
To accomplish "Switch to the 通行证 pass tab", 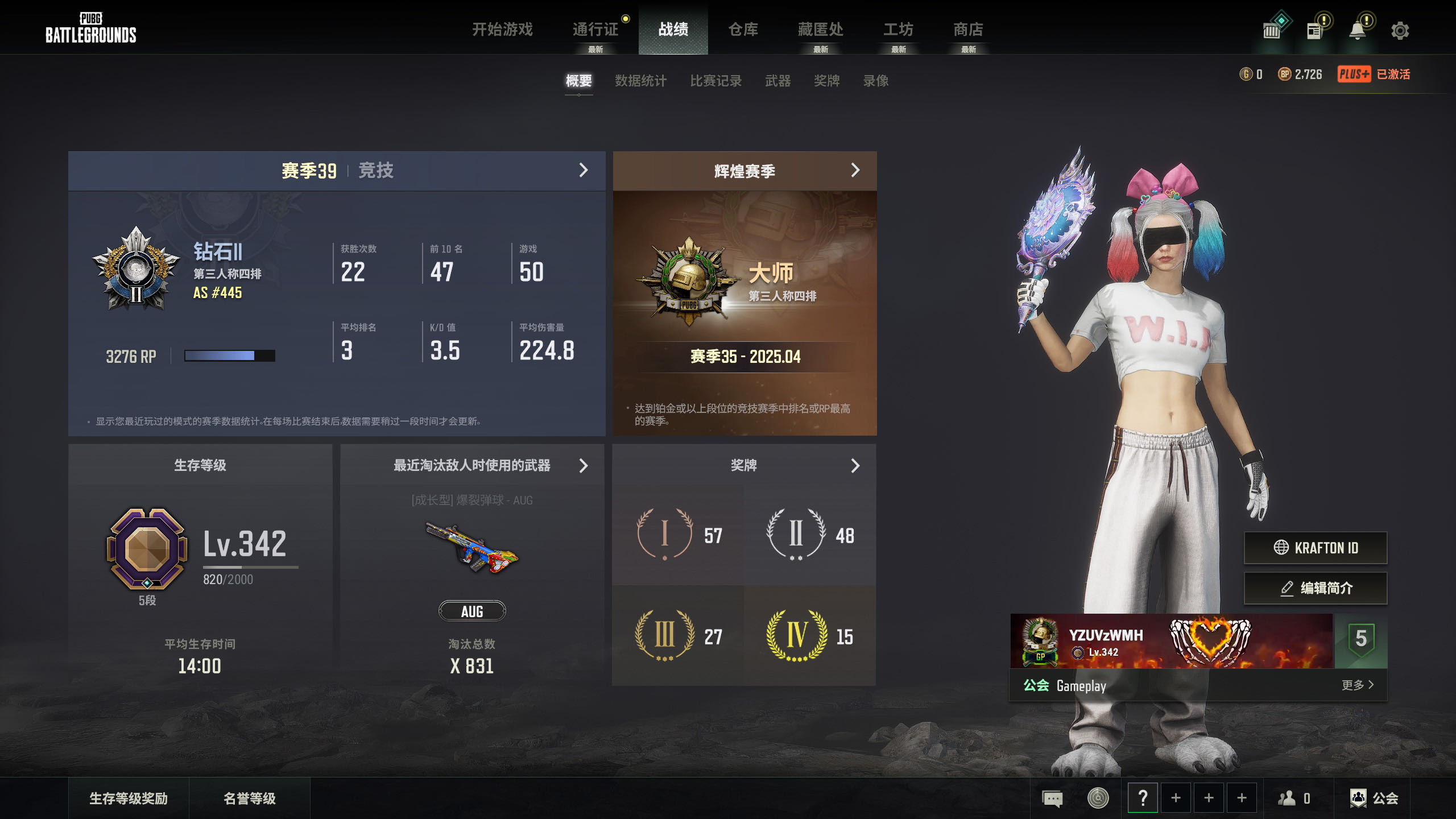I will click(595, 30).
